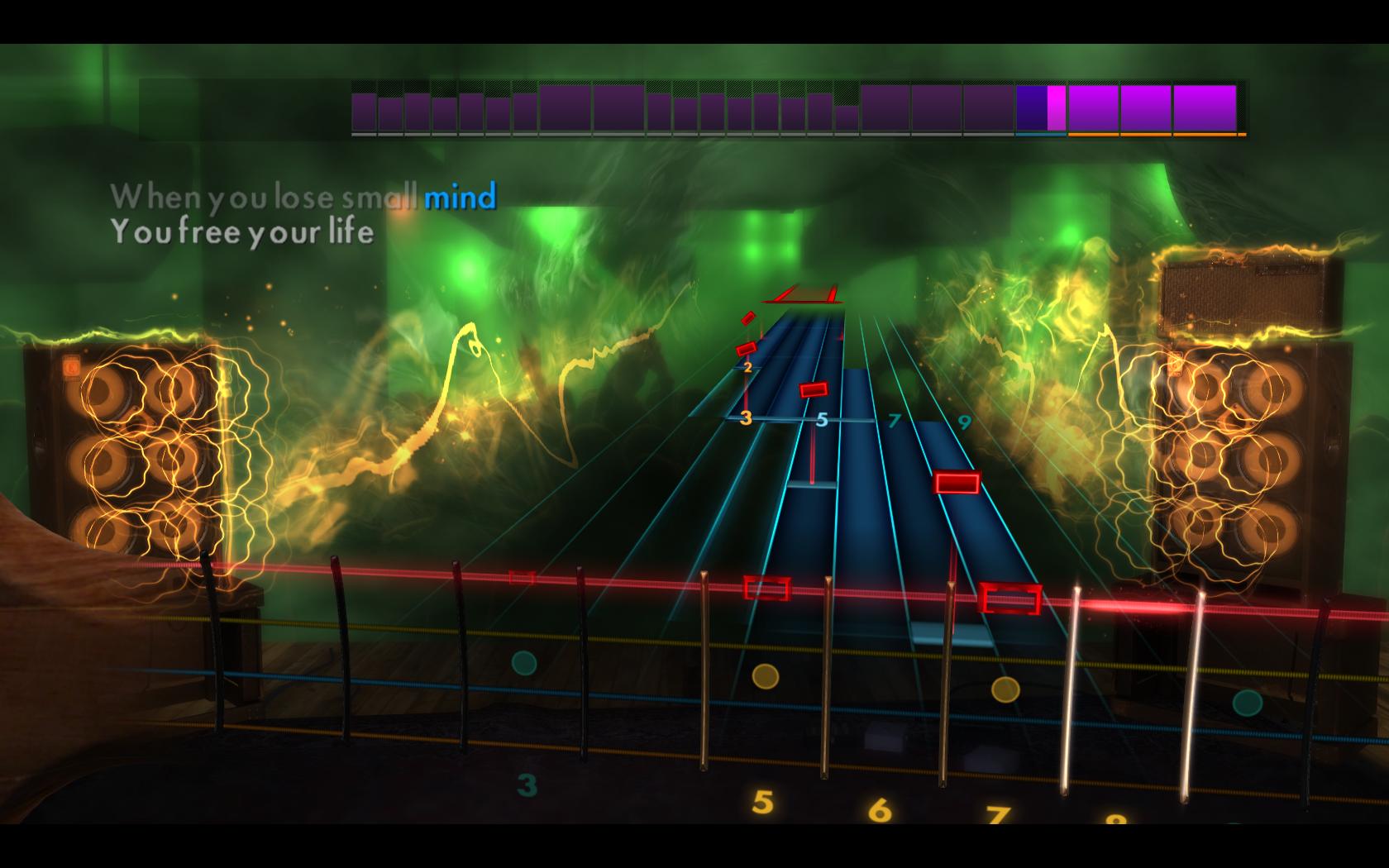Viewport: 1389px width, 868px height.
Task: Toggle the teal dot inlay near fret 3
Action: point(523,661)
